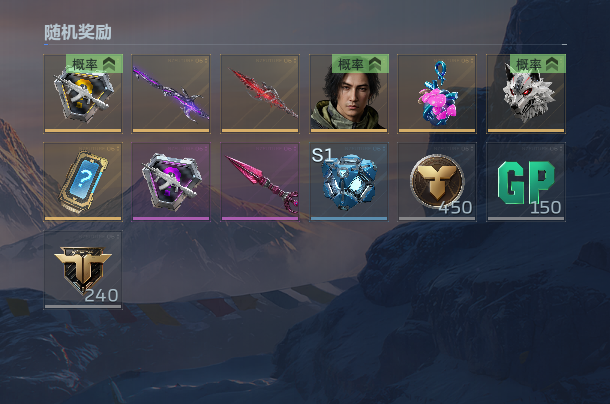Expand the probability tag on wolf mask
This screenshot has height=404, width=610.
[x=540, y=64]
